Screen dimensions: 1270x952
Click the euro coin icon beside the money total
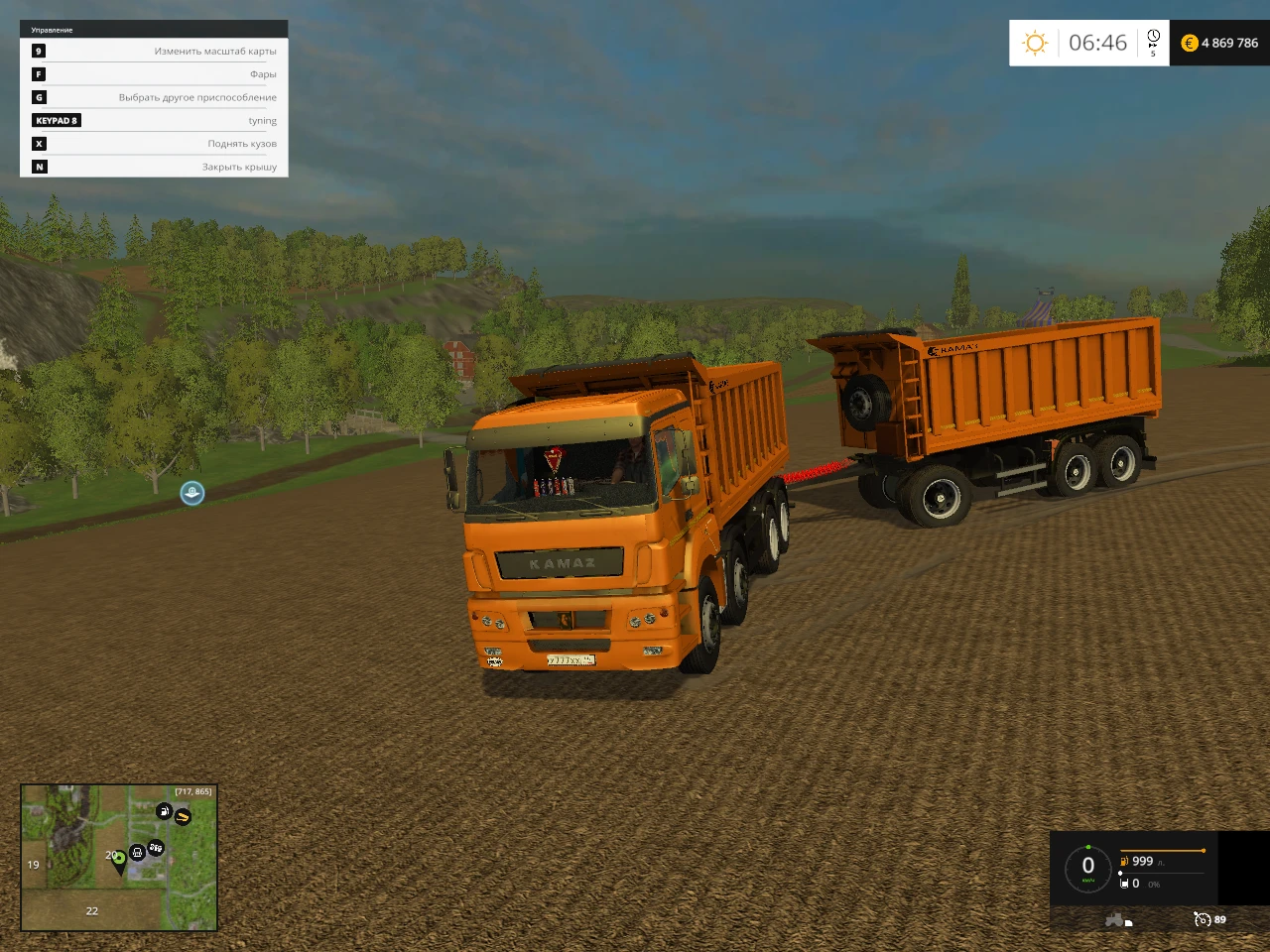coord(1188,43)
